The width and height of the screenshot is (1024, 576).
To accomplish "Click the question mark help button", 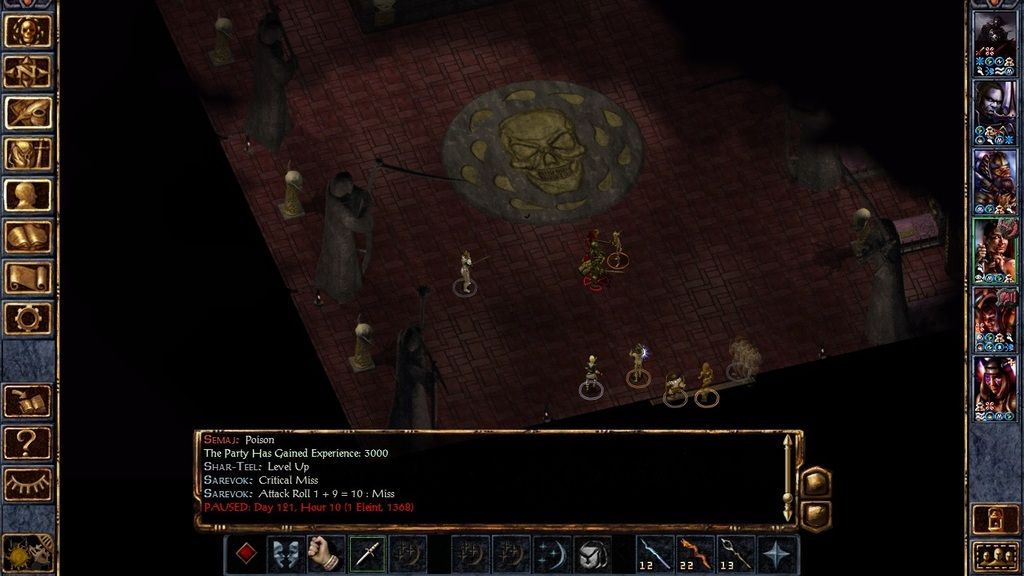I will tap(28, 441).
